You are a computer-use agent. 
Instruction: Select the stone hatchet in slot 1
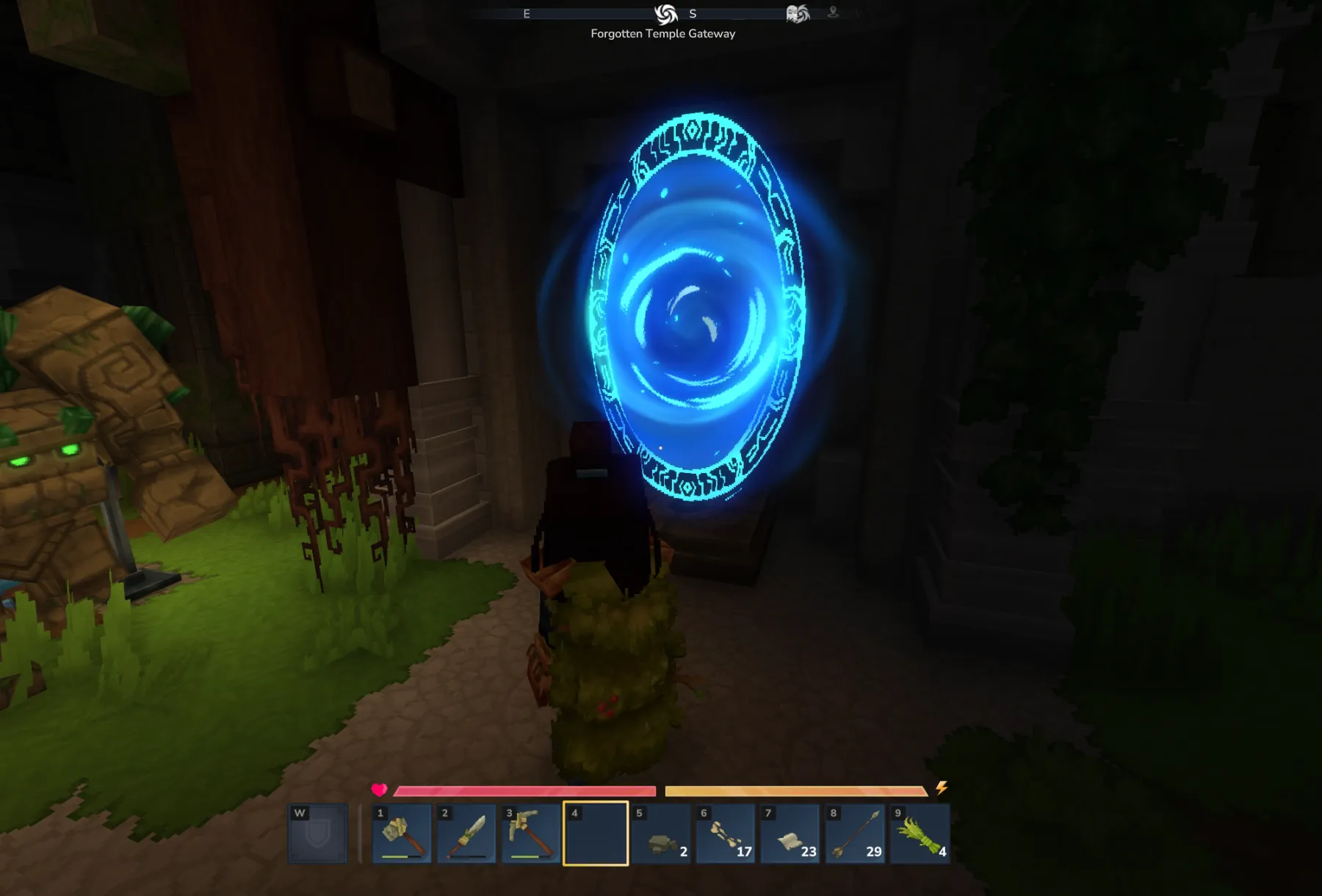(x=402, y=834)
